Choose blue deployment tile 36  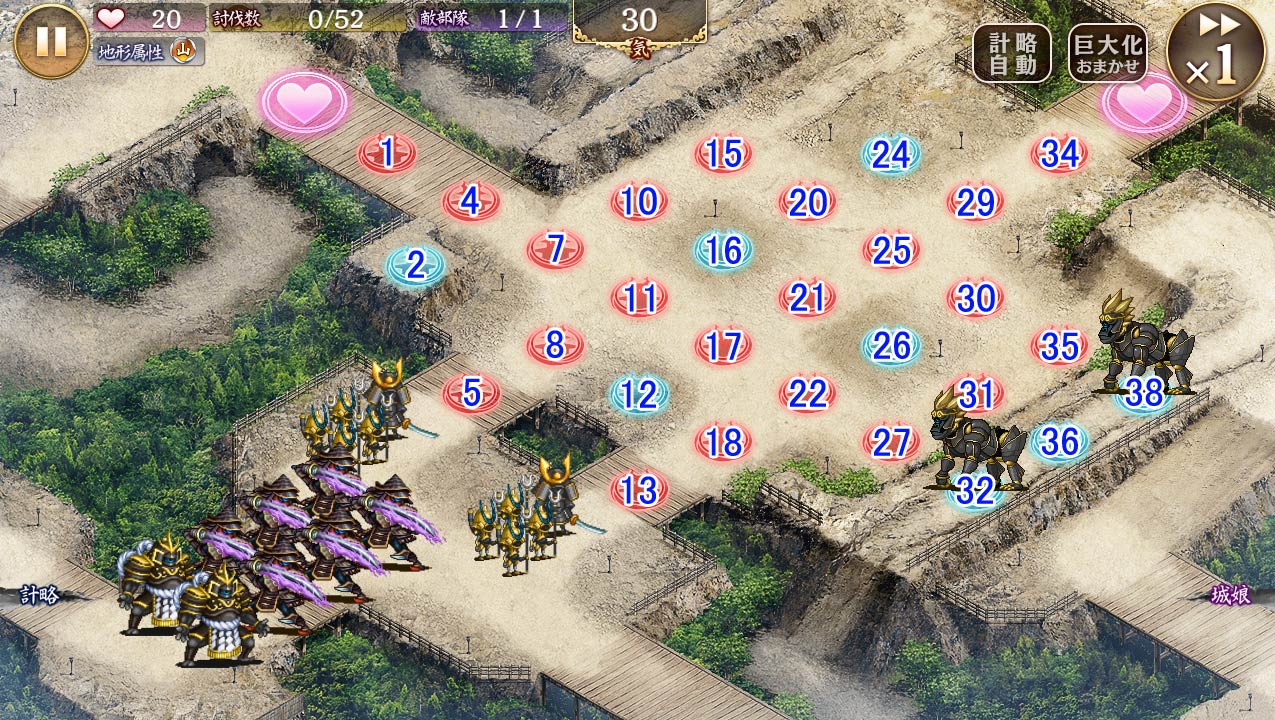[1059, 442]
